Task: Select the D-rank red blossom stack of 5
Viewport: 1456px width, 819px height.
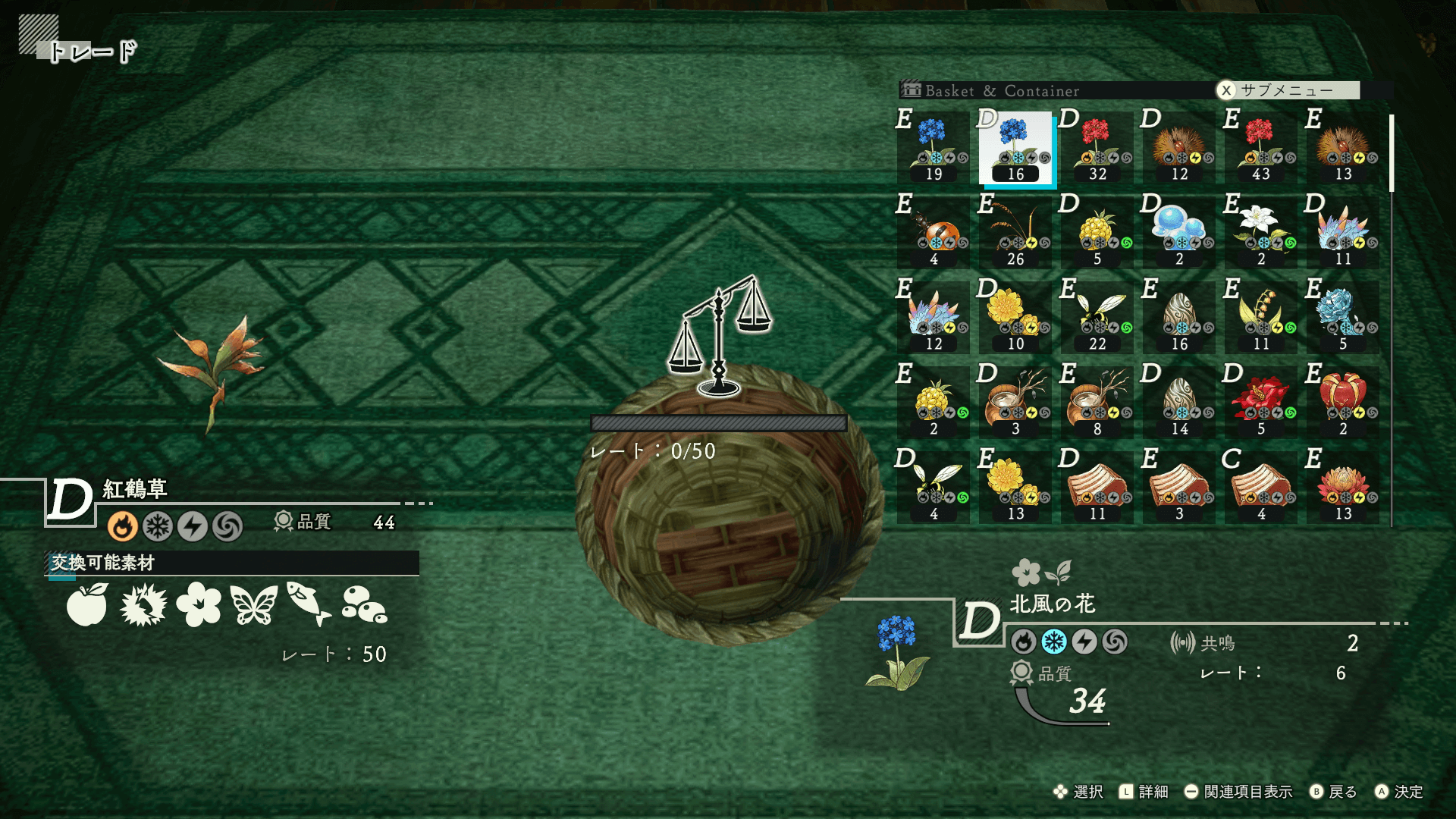Action: [1261, 403]
